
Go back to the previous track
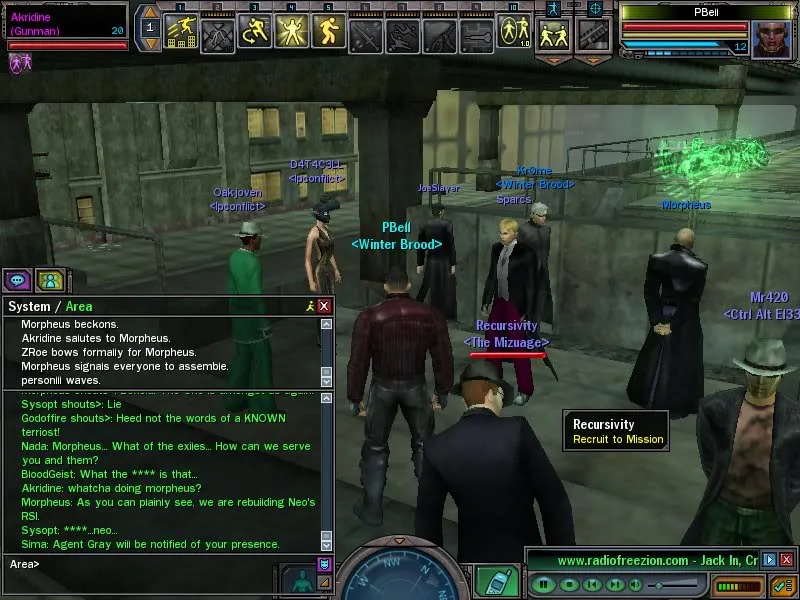(593, 583)
